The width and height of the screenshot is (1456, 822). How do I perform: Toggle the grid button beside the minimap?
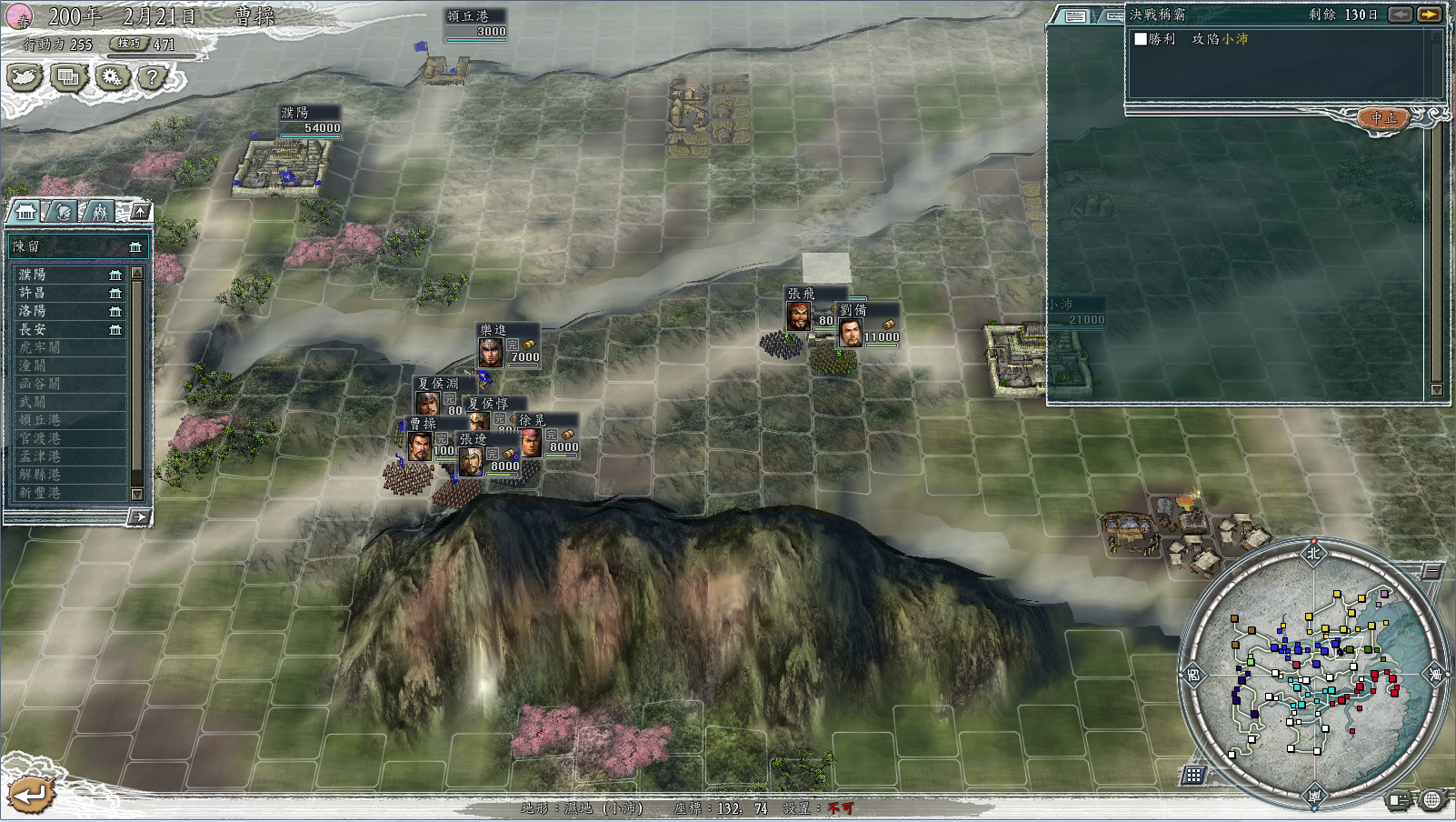1193,775
